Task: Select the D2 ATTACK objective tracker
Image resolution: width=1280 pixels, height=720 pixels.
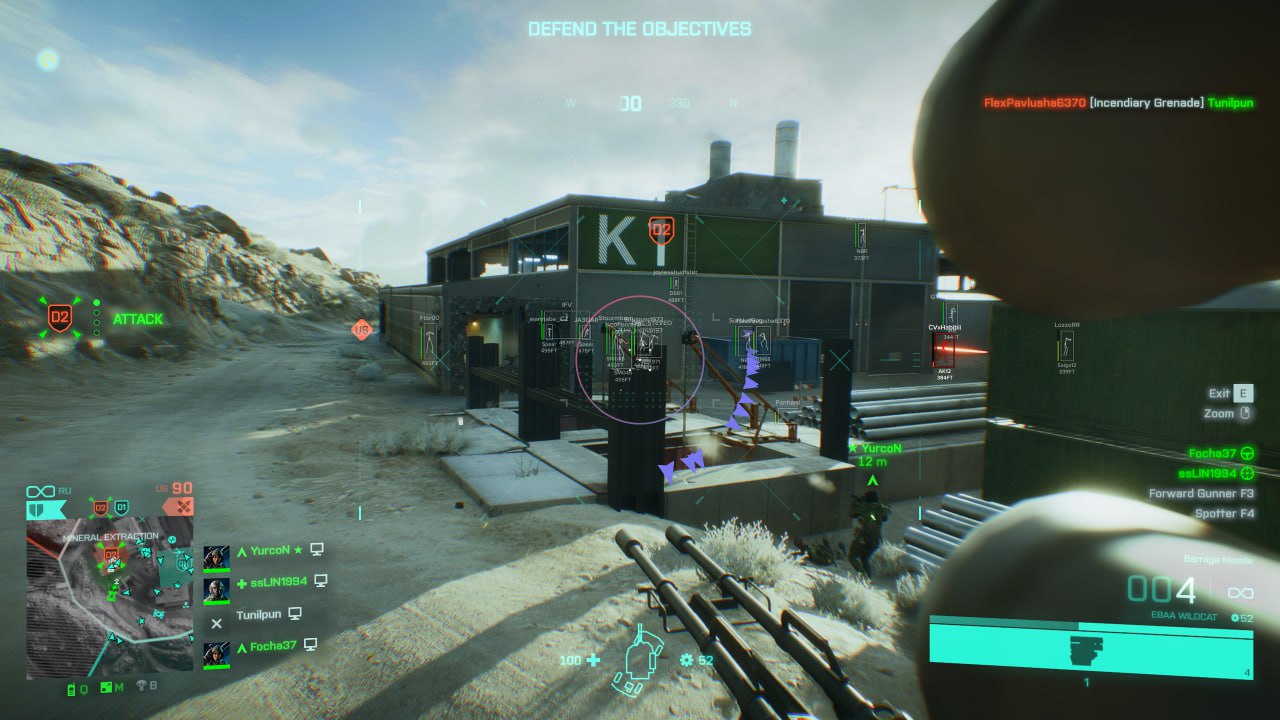Action: [61, 319]
